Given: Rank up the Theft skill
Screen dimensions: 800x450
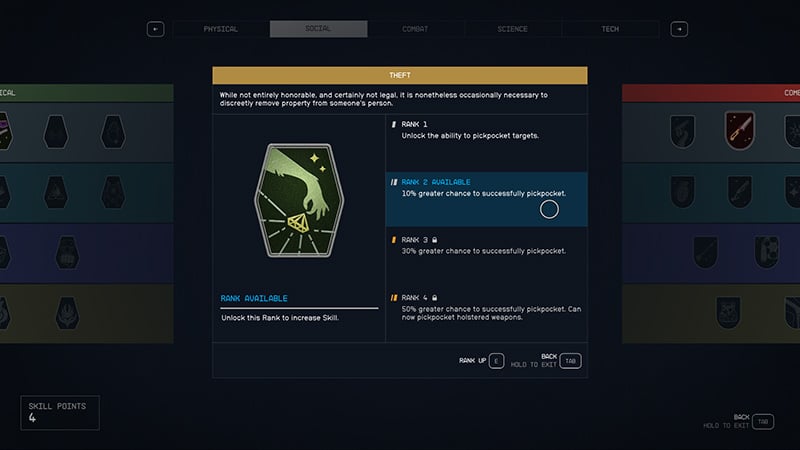Looking at the screenshot, I should [x=498, y=360].
